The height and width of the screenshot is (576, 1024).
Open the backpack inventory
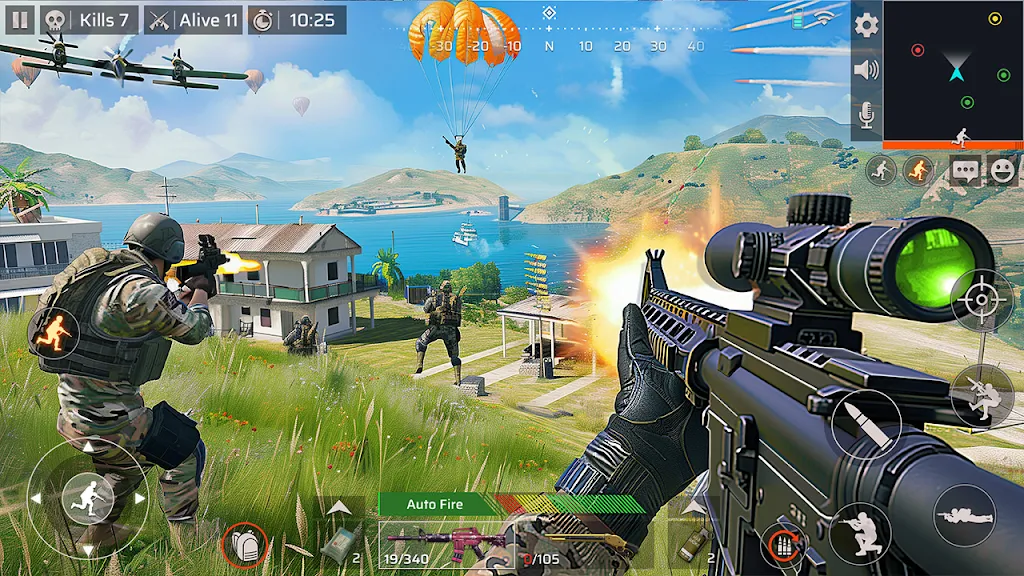click(x=245, y=544)
